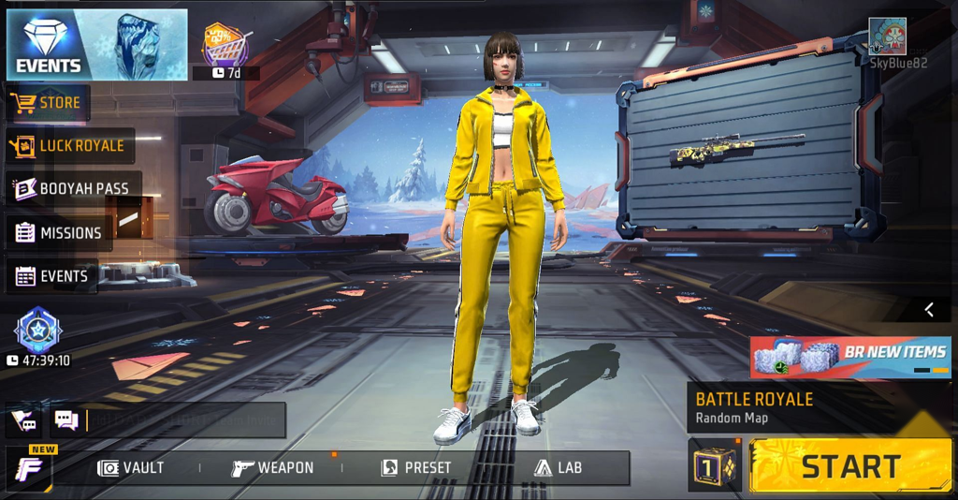Select the numbered cube team-size icon
Viewport: 958px width, 500px height.
click(x=714, y=467)
